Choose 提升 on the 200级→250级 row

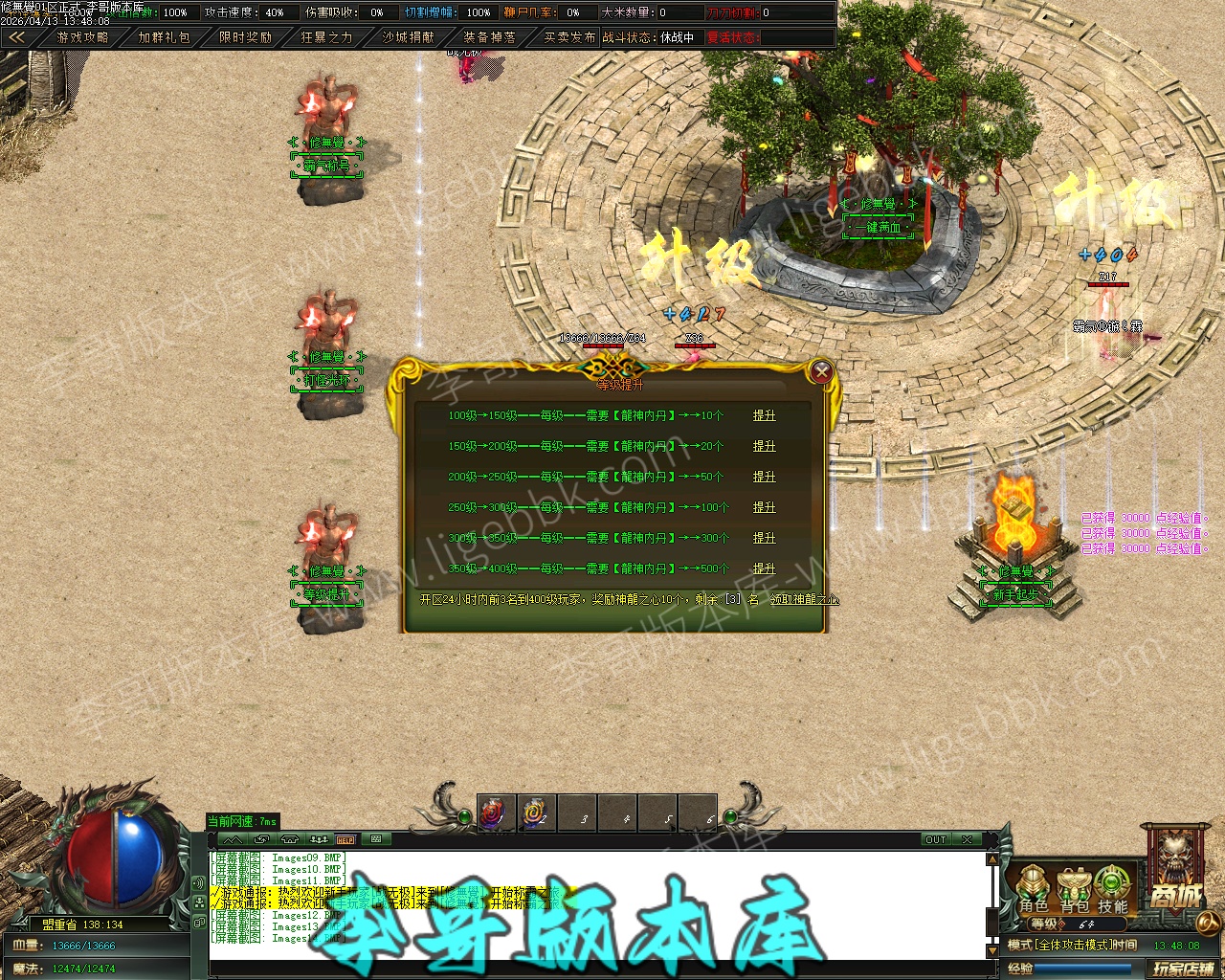click(764, 477)
